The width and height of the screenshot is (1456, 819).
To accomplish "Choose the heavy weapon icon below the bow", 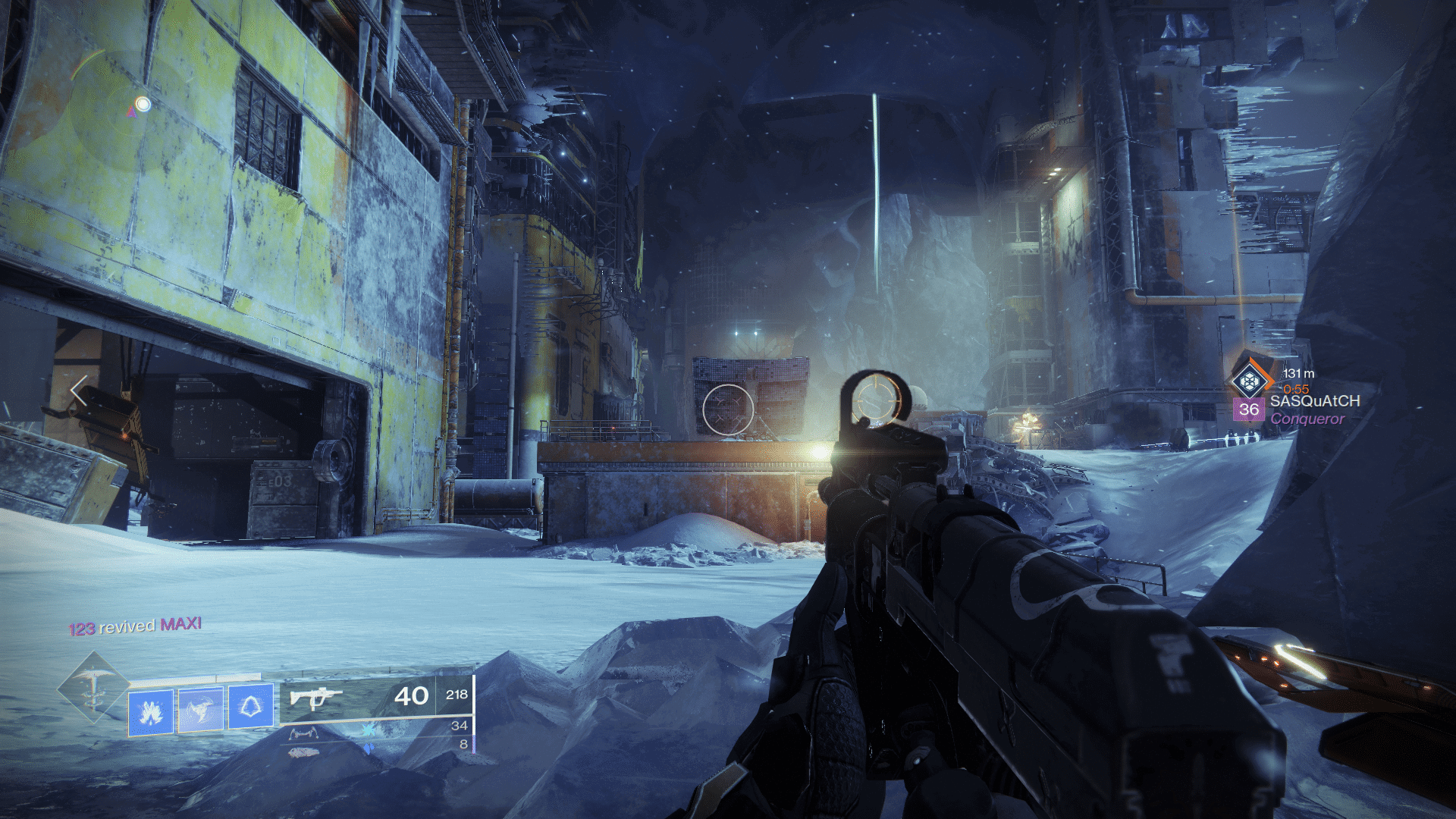I will pos(304,752).
